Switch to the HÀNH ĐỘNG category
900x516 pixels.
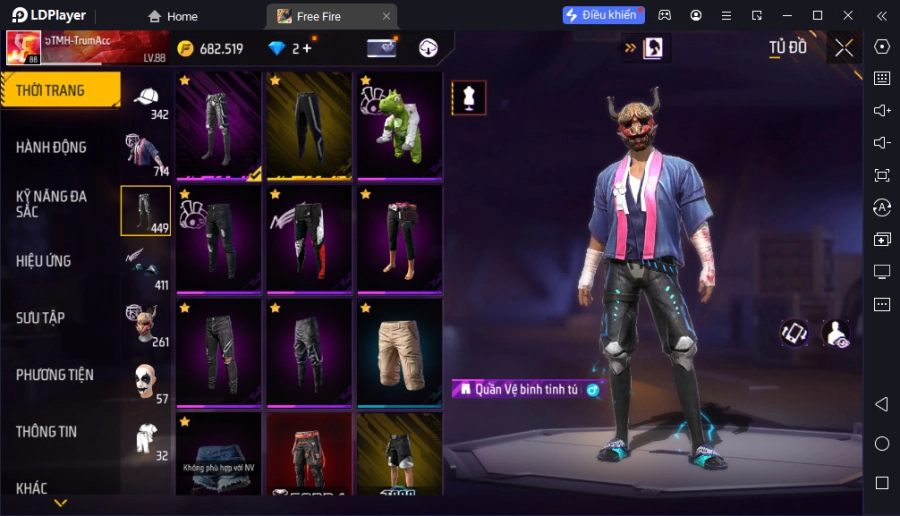point(51,147)
